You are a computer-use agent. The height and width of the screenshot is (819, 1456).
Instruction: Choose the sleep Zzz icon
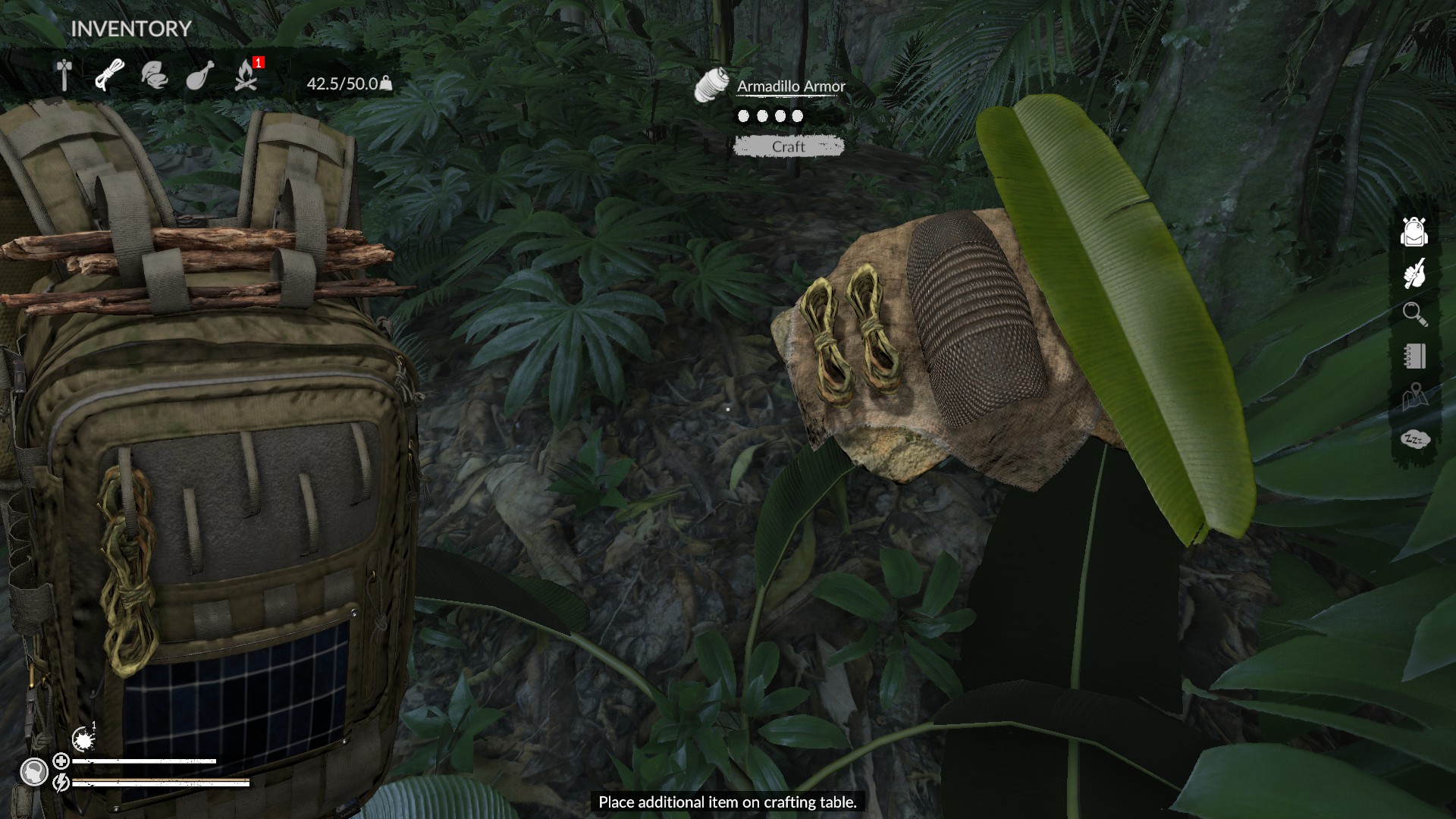(1414, 439)
